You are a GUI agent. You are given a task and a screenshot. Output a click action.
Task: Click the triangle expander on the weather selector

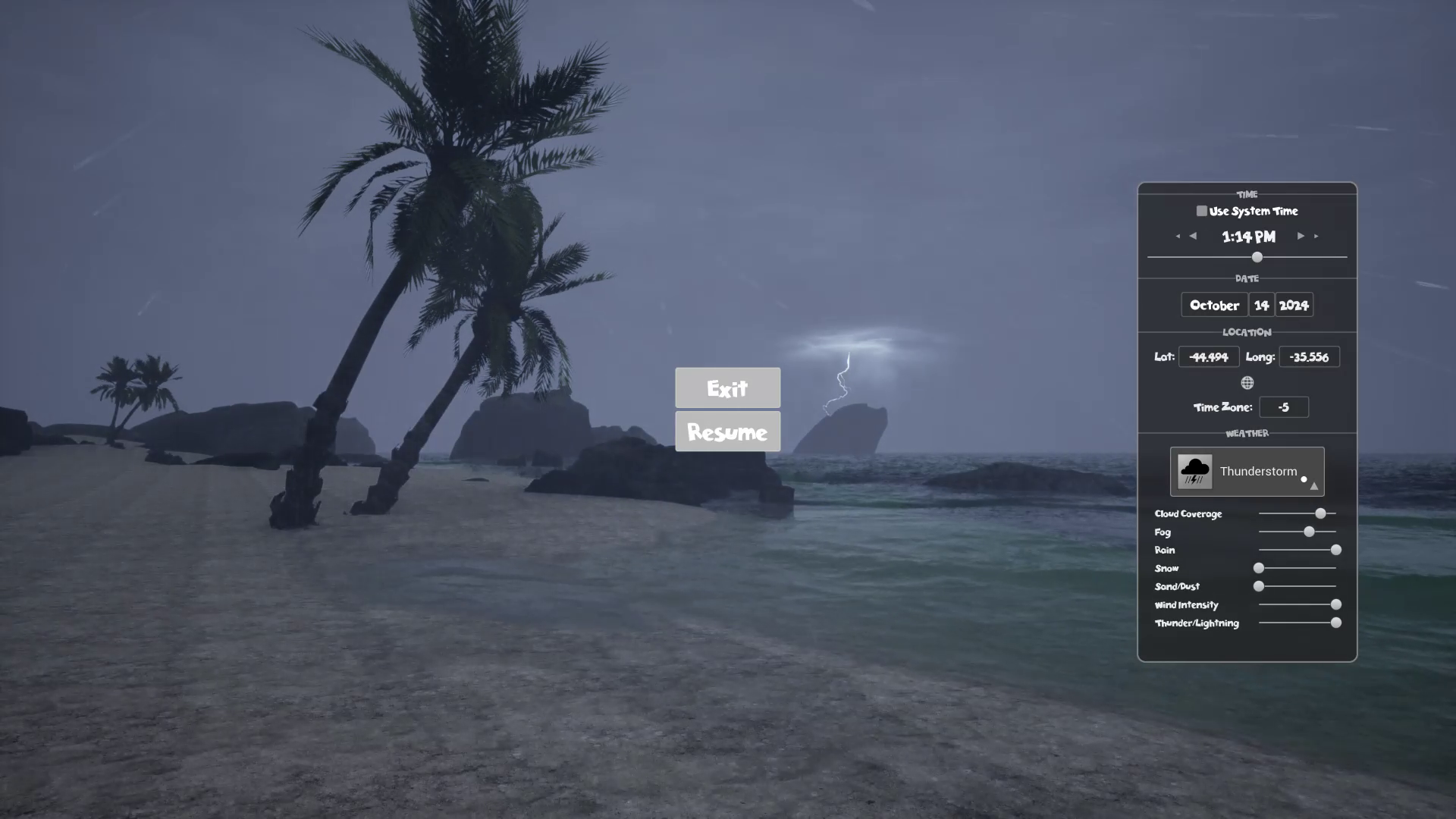coord(1313,485)
